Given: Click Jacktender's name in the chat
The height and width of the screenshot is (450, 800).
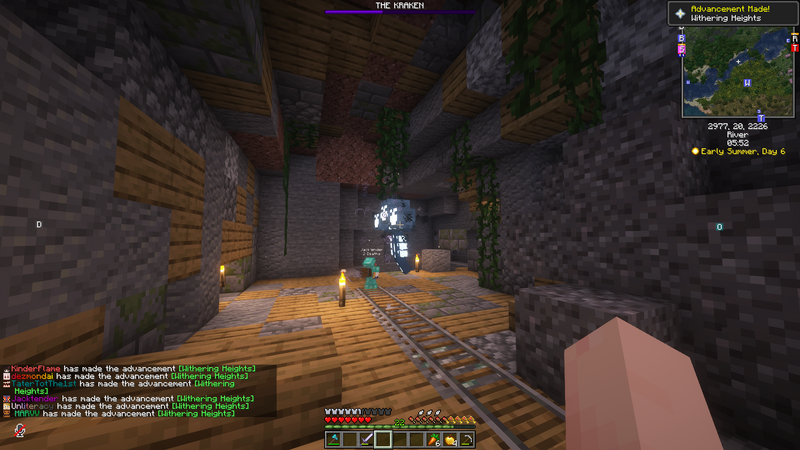Looking at the screenshot, I should [x=33, y=398].
